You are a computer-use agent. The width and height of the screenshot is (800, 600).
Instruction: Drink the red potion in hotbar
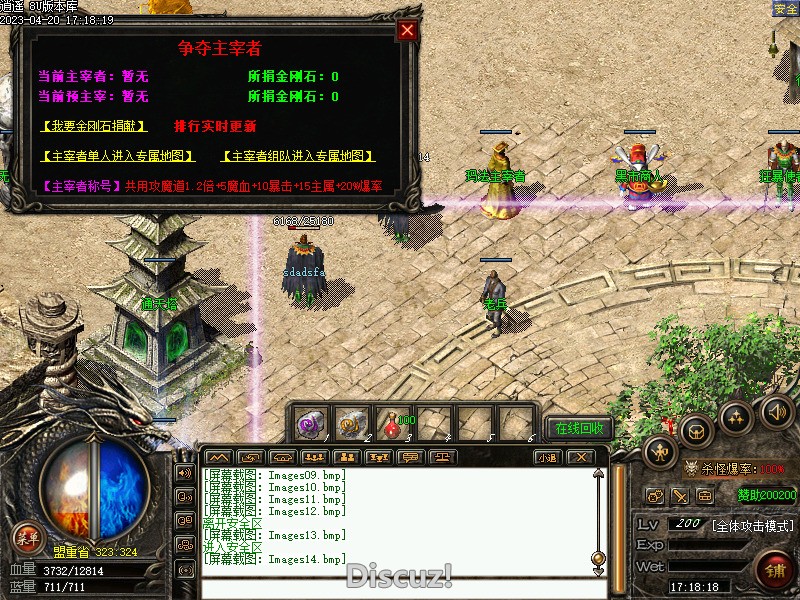tap(392, 424)
